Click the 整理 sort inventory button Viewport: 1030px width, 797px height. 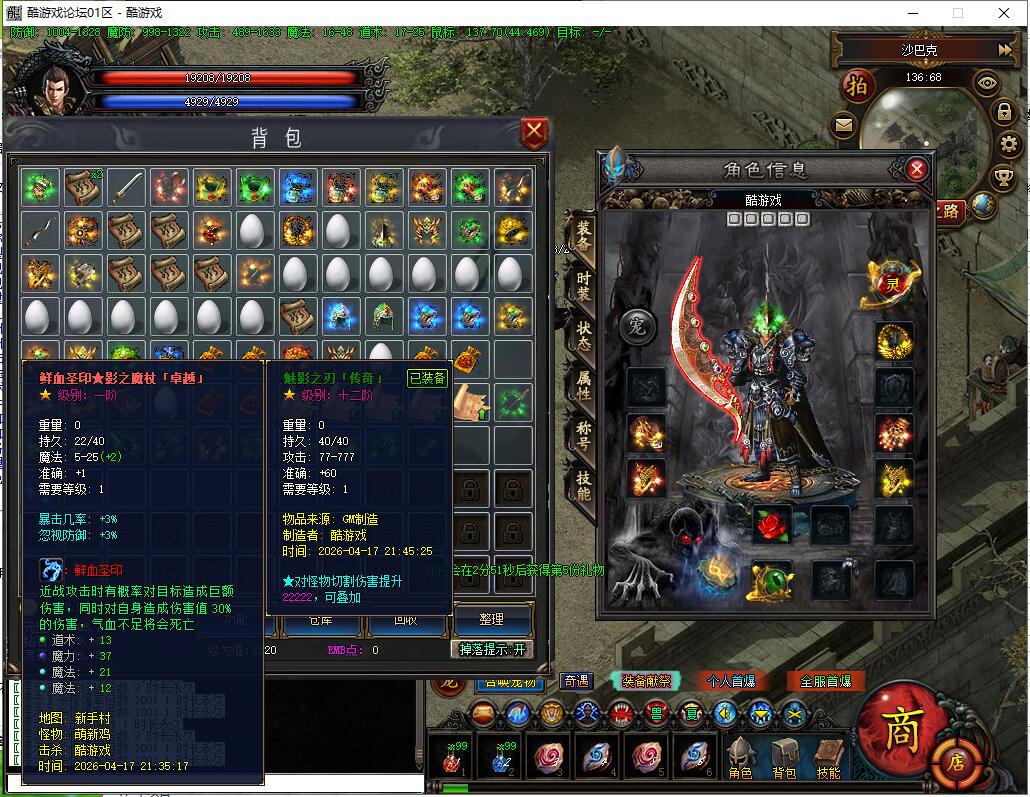click(x=491, y=619)
